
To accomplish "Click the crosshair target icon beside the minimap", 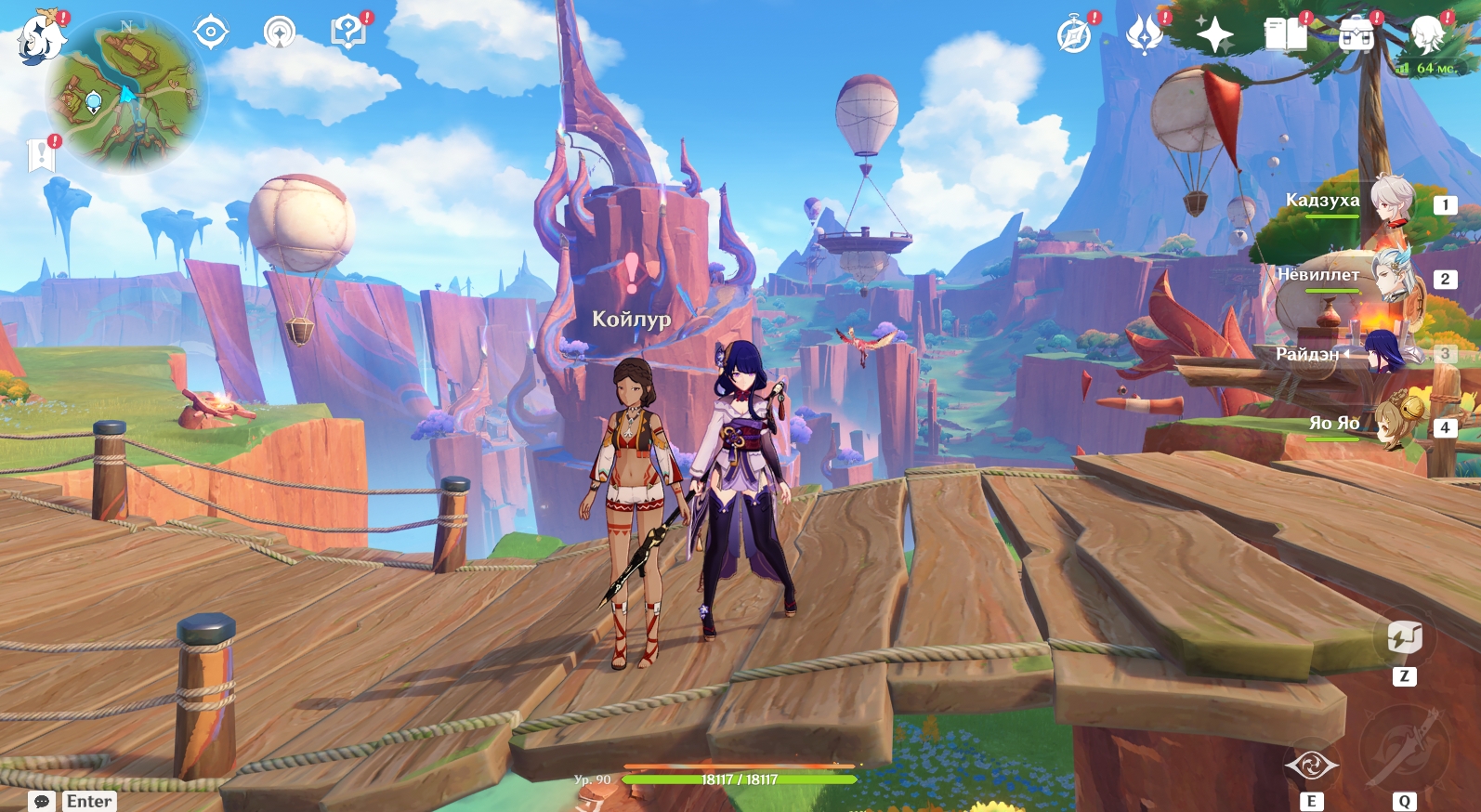I will point(211,33).
